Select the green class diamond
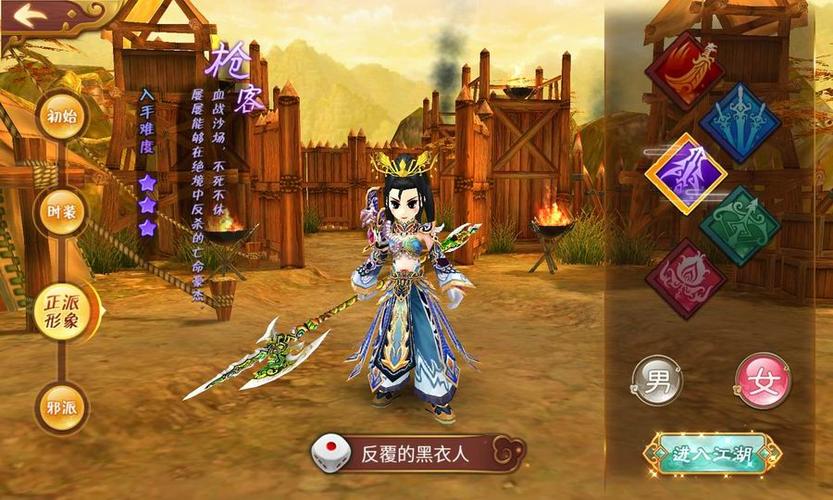The image size is (833, 500). (740, 226)
